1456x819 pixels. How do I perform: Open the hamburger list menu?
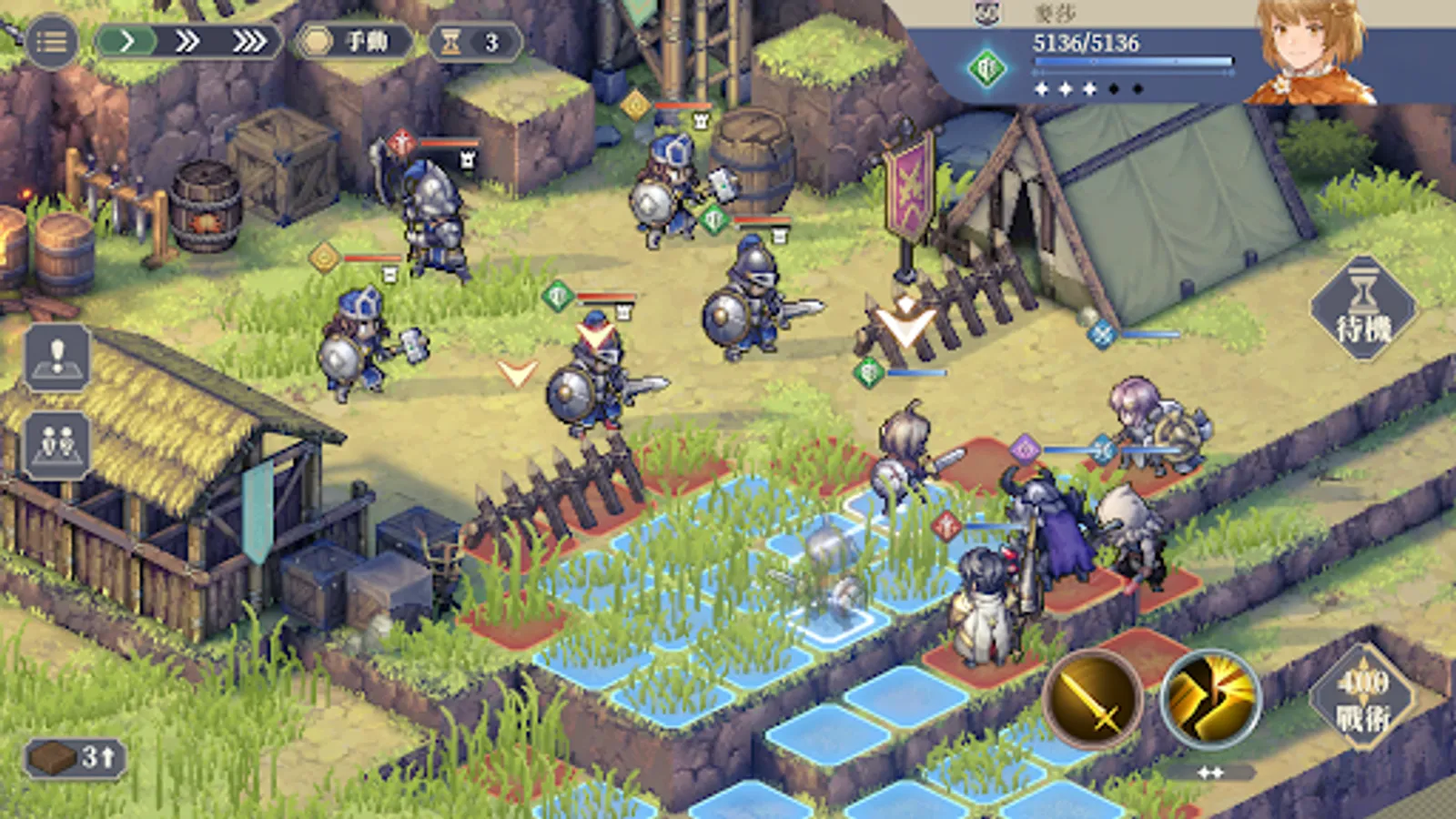(51, 42)
